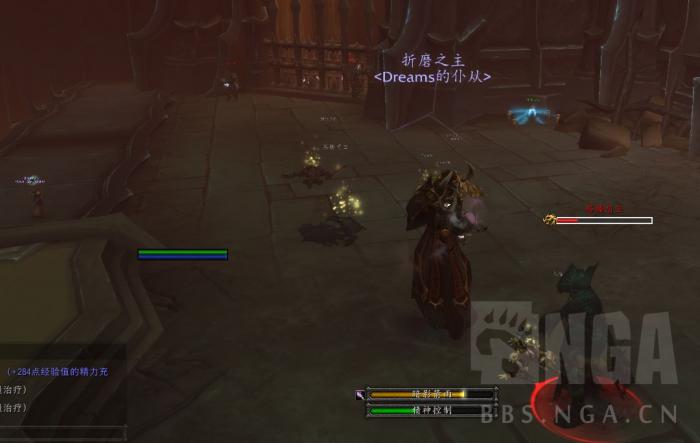
Task: Click the chat log showing the 284点经验值 message
Action: click(x=62, y=372)
